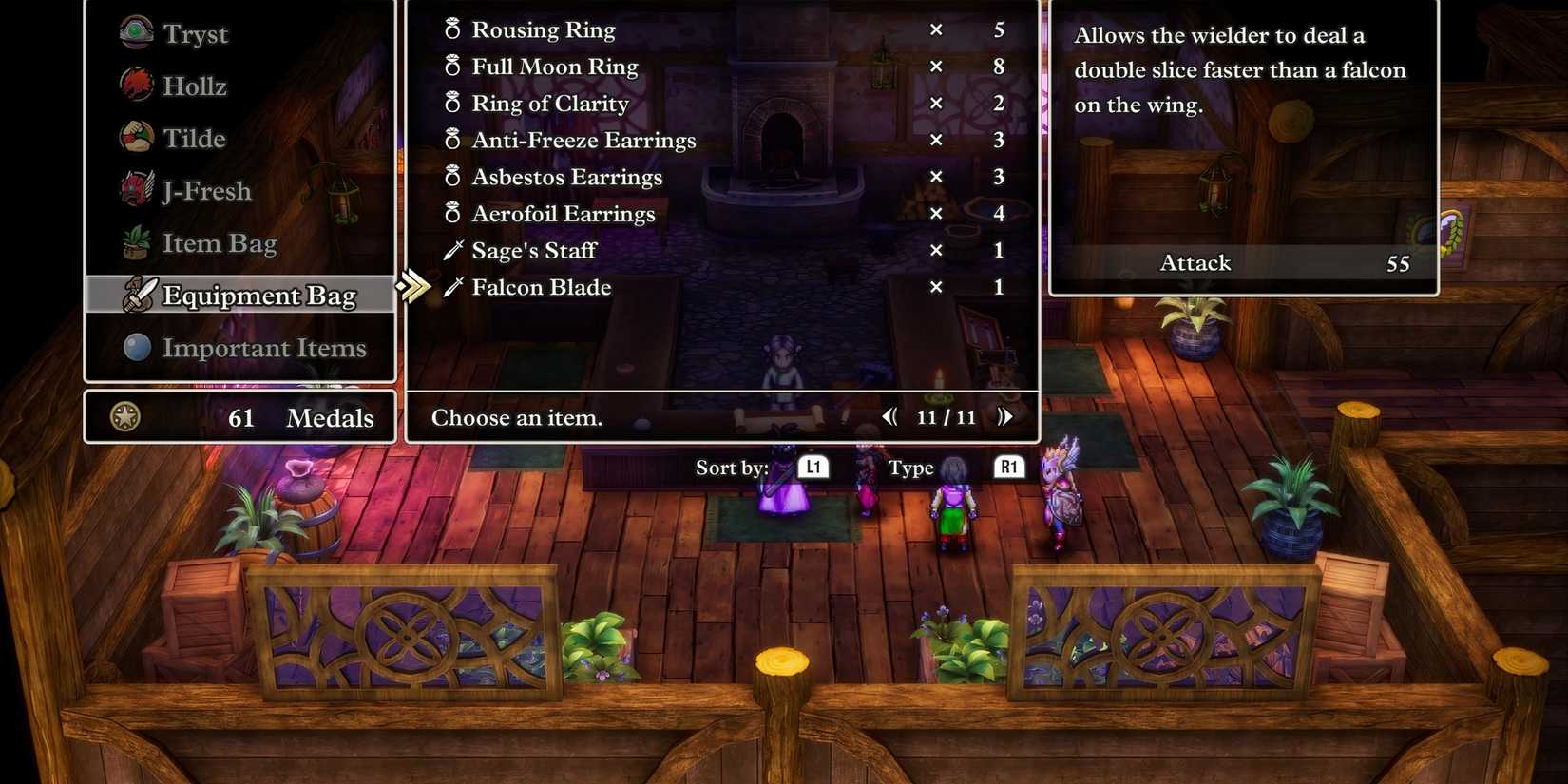This screenshot has width=1568, height=784.
Task: Click the left page navigation arrow
Action: [x=889, y=416]
